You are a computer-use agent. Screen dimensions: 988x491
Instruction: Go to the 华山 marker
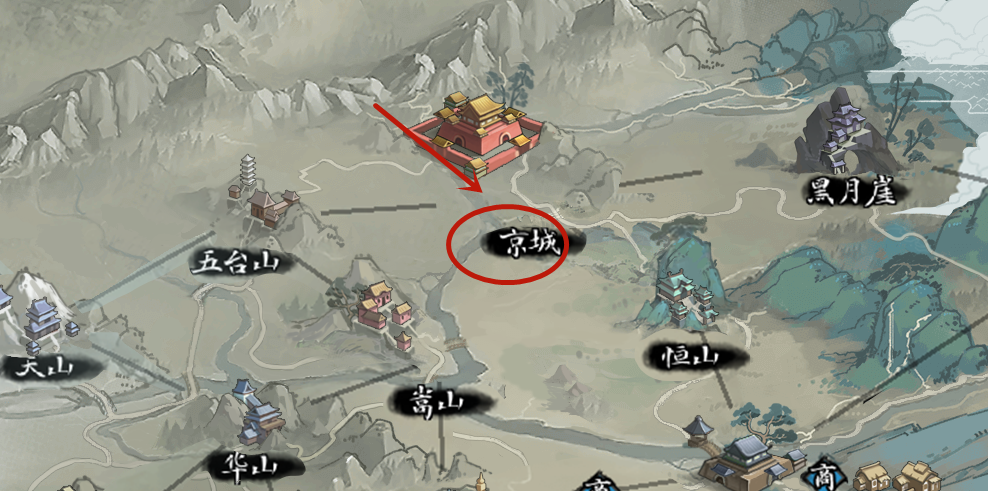pyautogui.click(x=240, y=464)
